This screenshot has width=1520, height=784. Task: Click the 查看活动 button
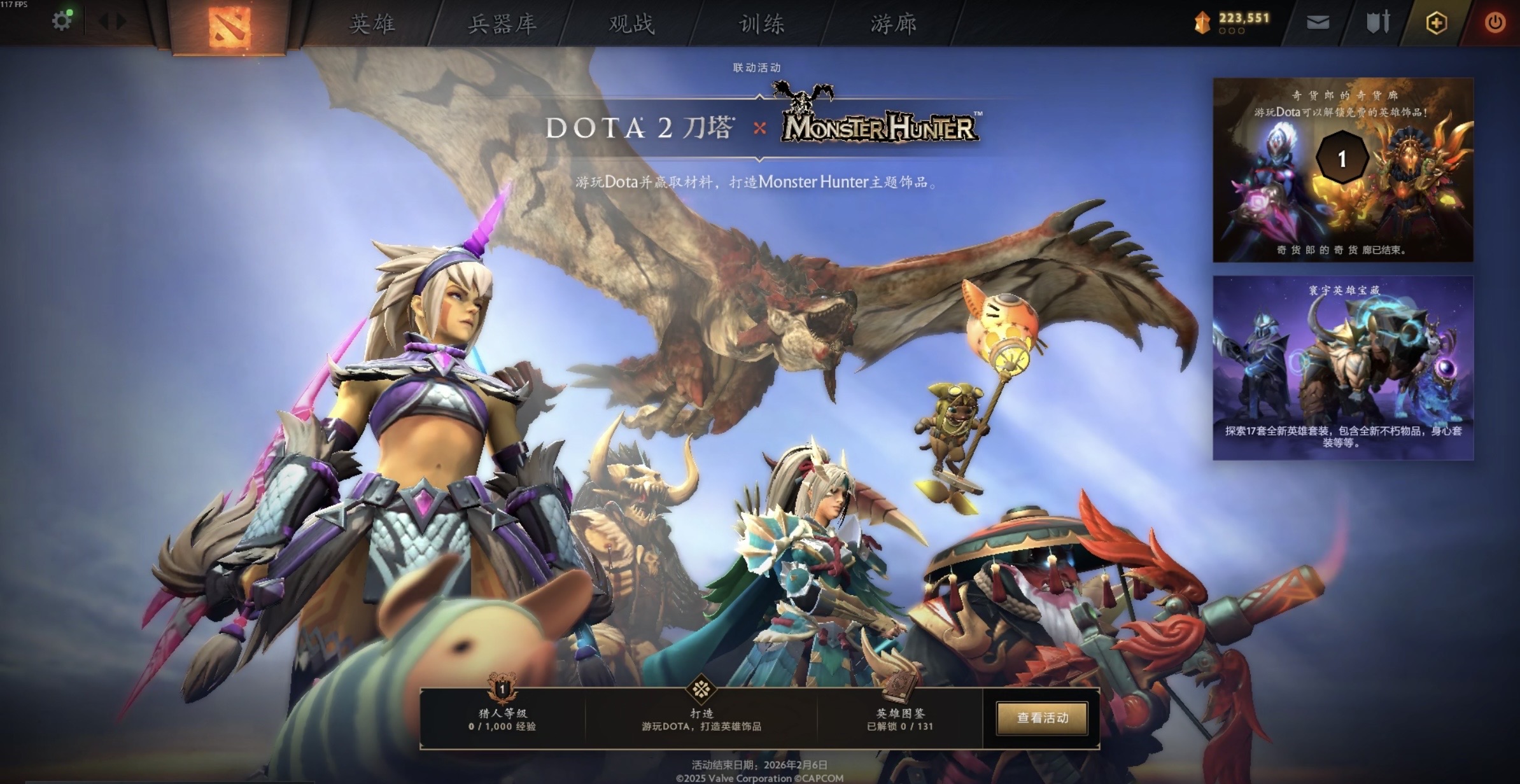pyautogui.click(x=1042, y=718)
